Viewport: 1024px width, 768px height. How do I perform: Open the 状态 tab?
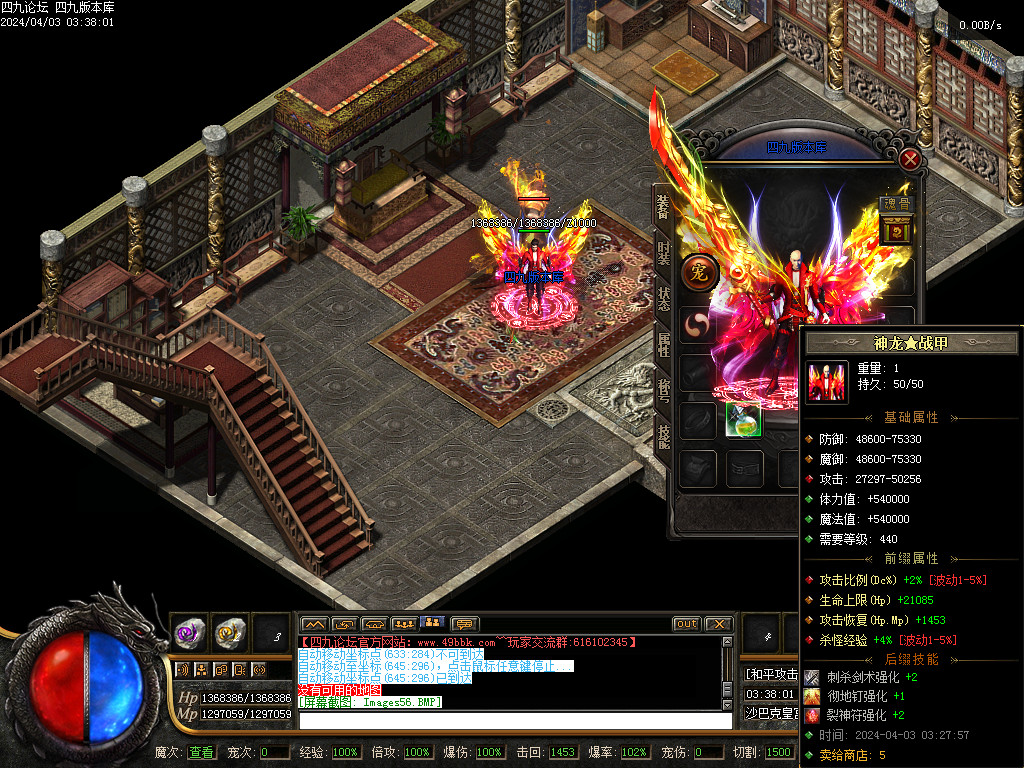tap(663, 299)
